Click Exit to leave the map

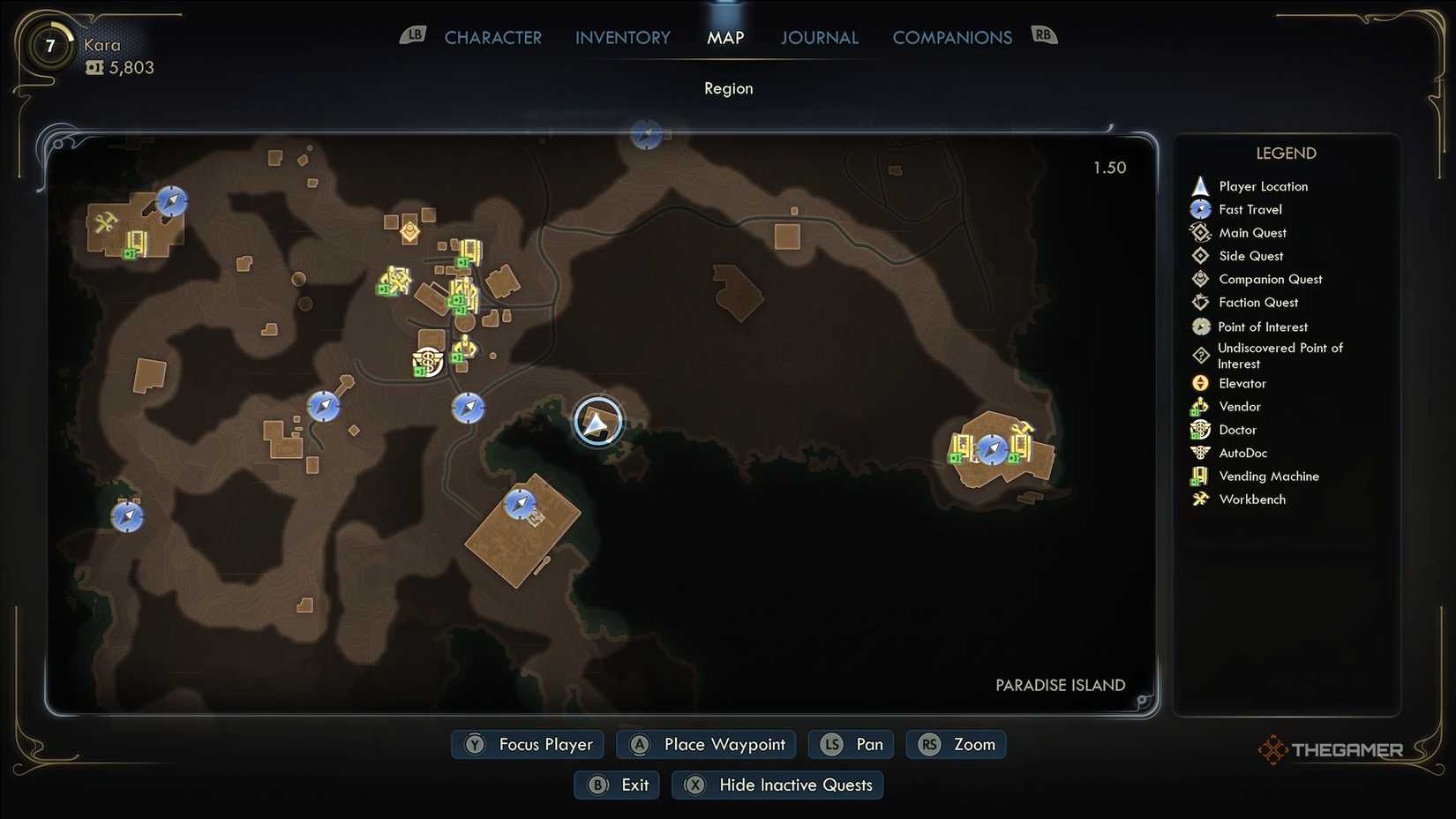coord(616,785)
